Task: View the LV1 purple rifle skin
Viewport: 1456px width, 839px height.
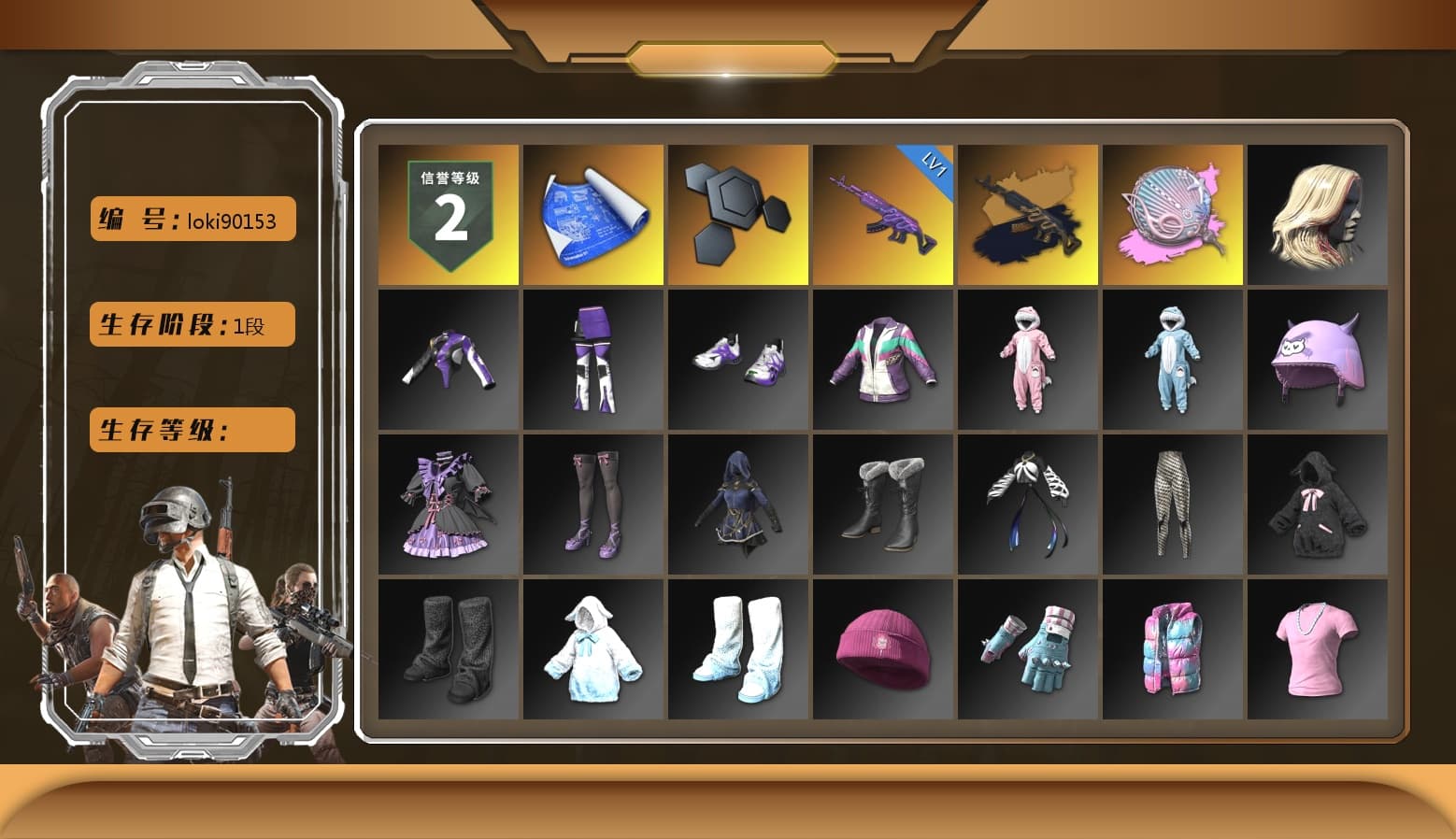Action: (882, 213)
